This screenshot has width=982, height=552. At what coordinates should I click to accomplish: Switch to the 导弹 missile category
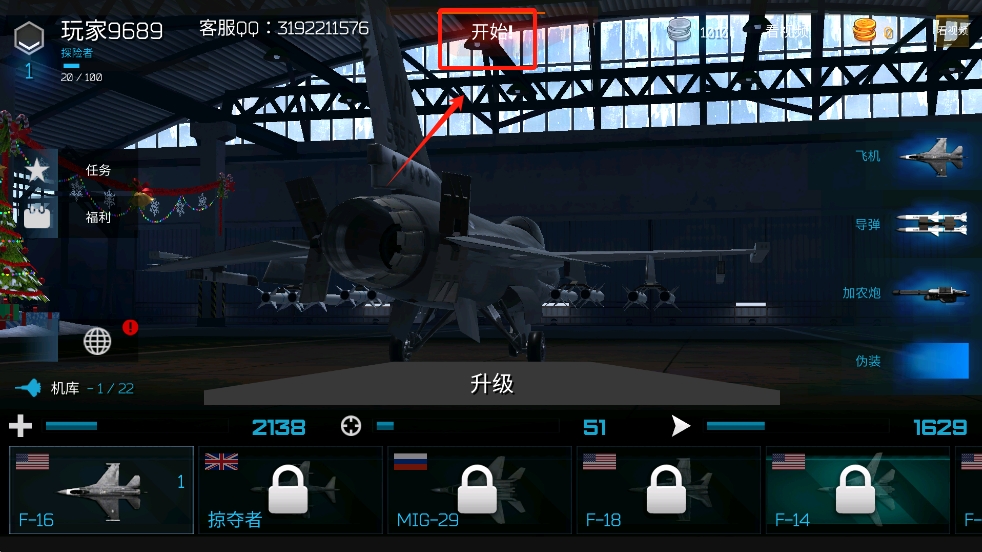click(x=912, y=225)
